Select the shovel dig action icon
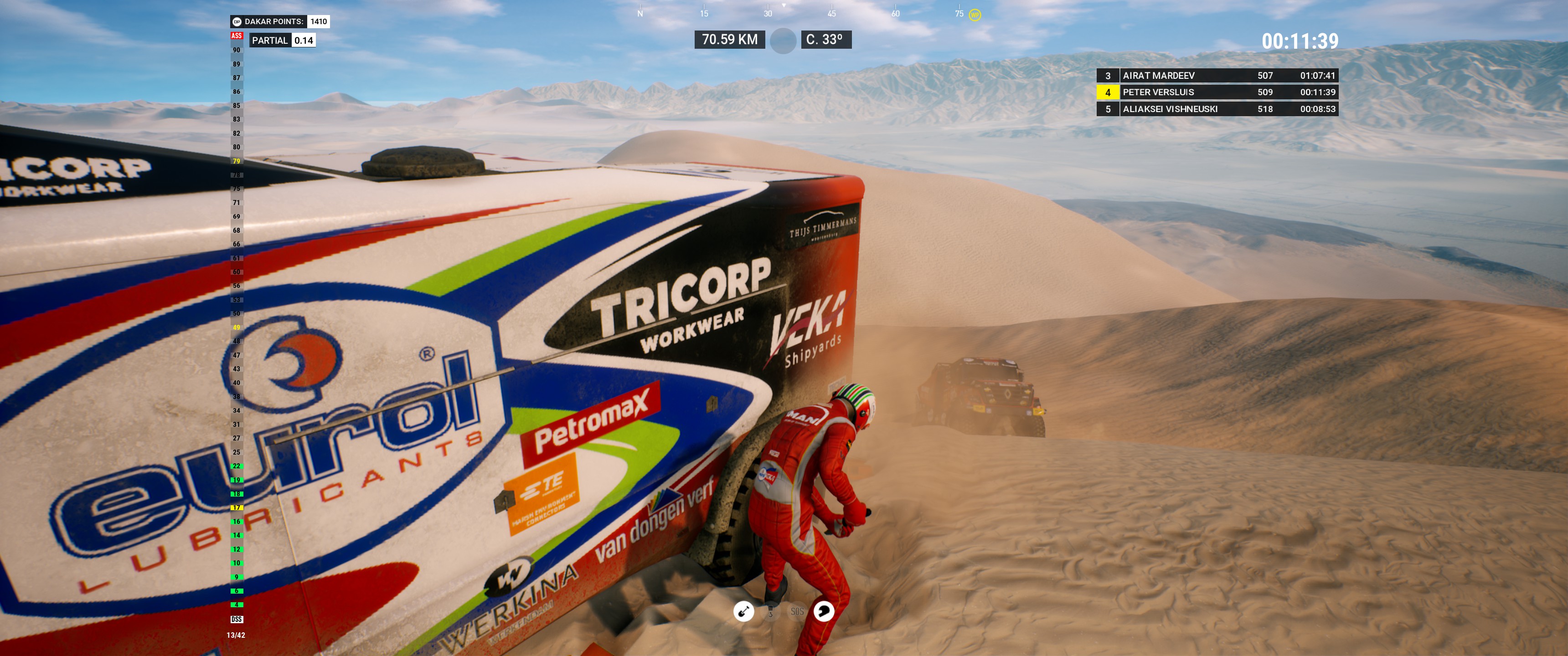This screenshot has height=656, width=1568. click(x=743, y=611)
